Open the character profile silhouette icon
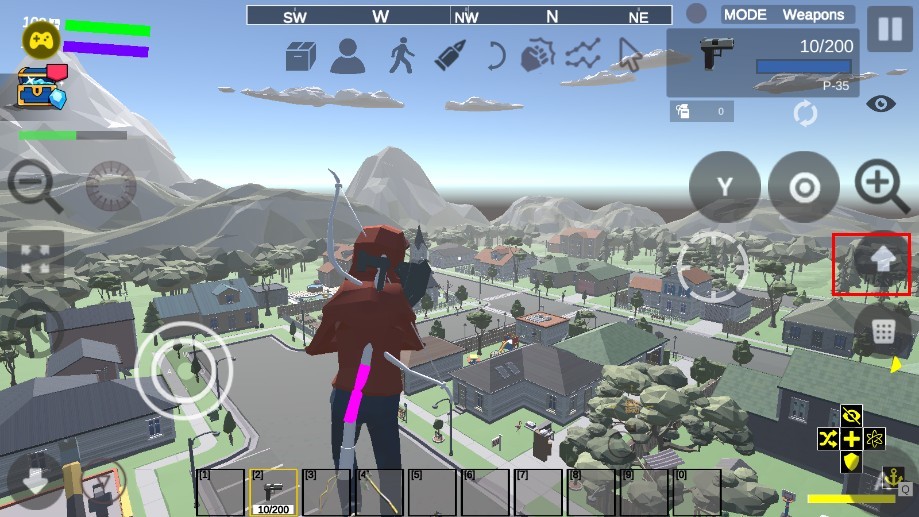This screenshot has height=517, width=919. (x=348, y=56)
